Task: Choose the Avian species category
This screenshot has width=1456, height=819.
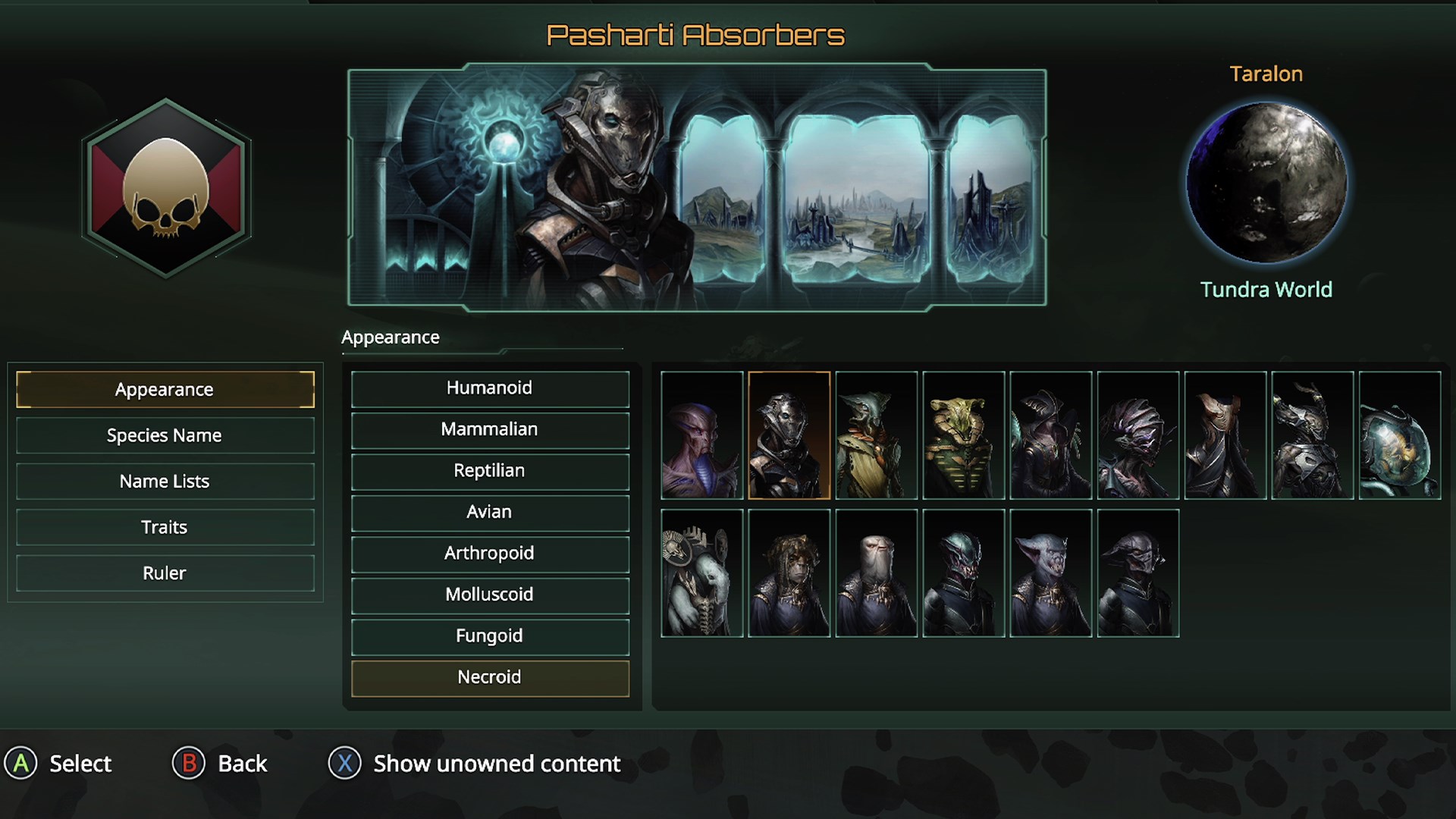Action: (489, 512)
